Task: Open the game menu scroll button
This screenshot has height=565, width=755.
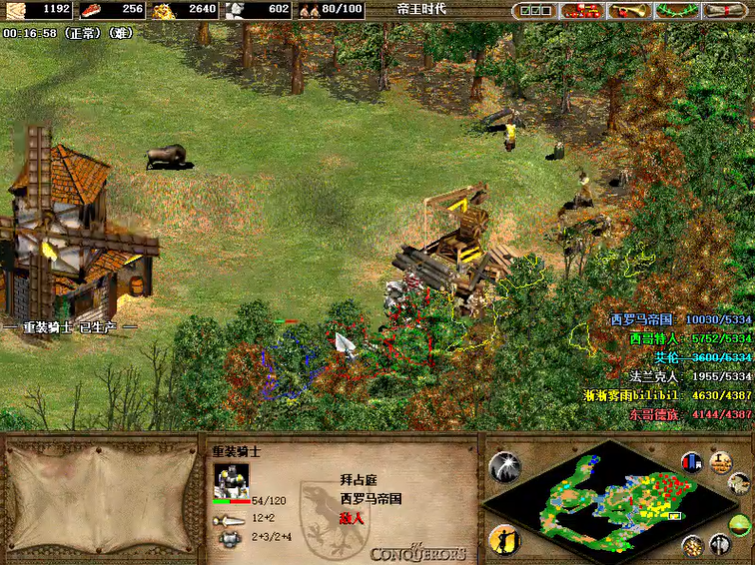Action: click(726, 10)
